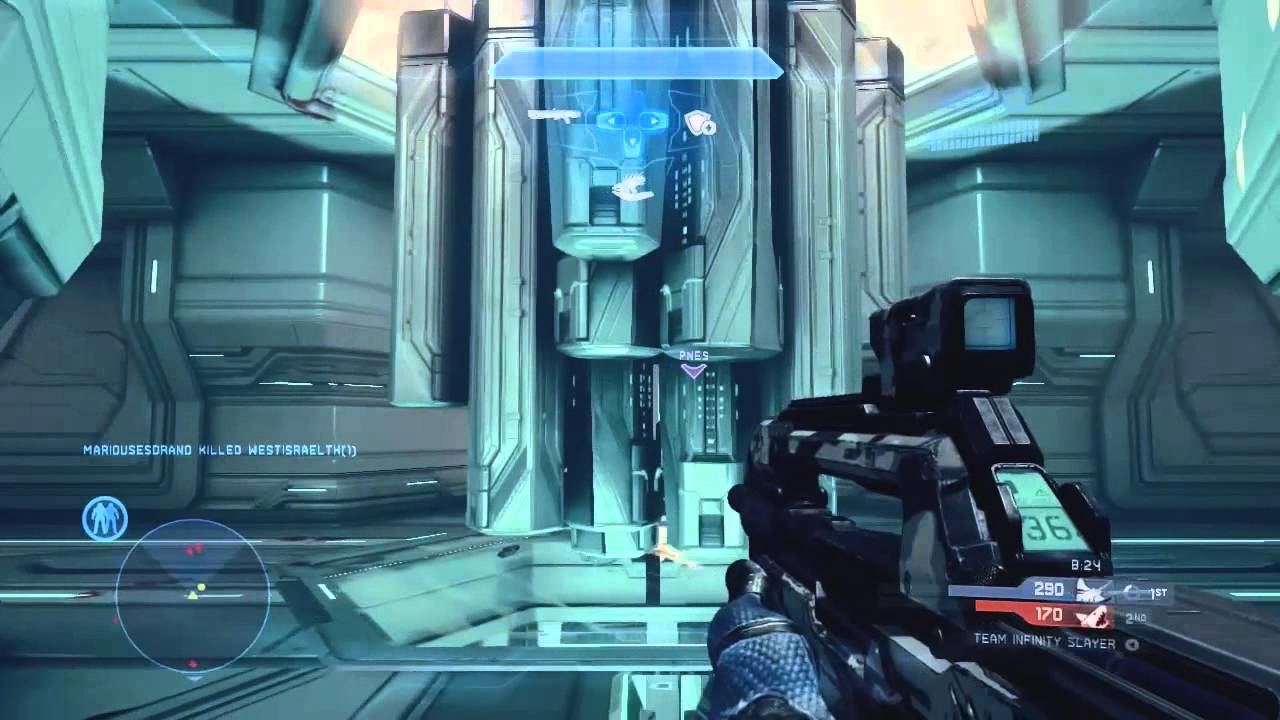Click the circular motion tracker radar
1280x720 pixels.
(x=193, y=595)
